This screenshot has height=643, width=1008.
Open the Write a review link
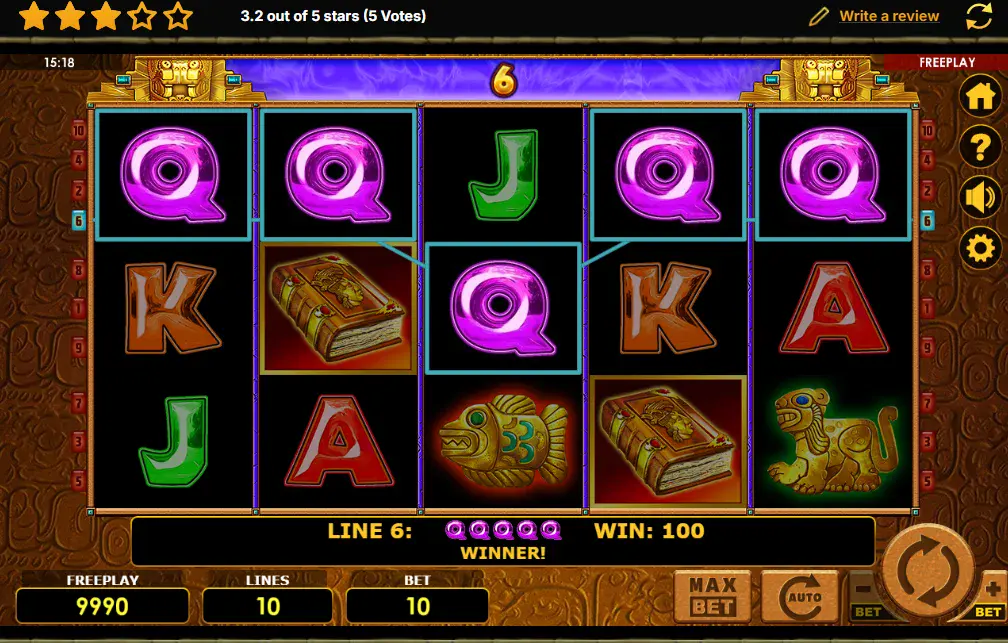point(889,16)
